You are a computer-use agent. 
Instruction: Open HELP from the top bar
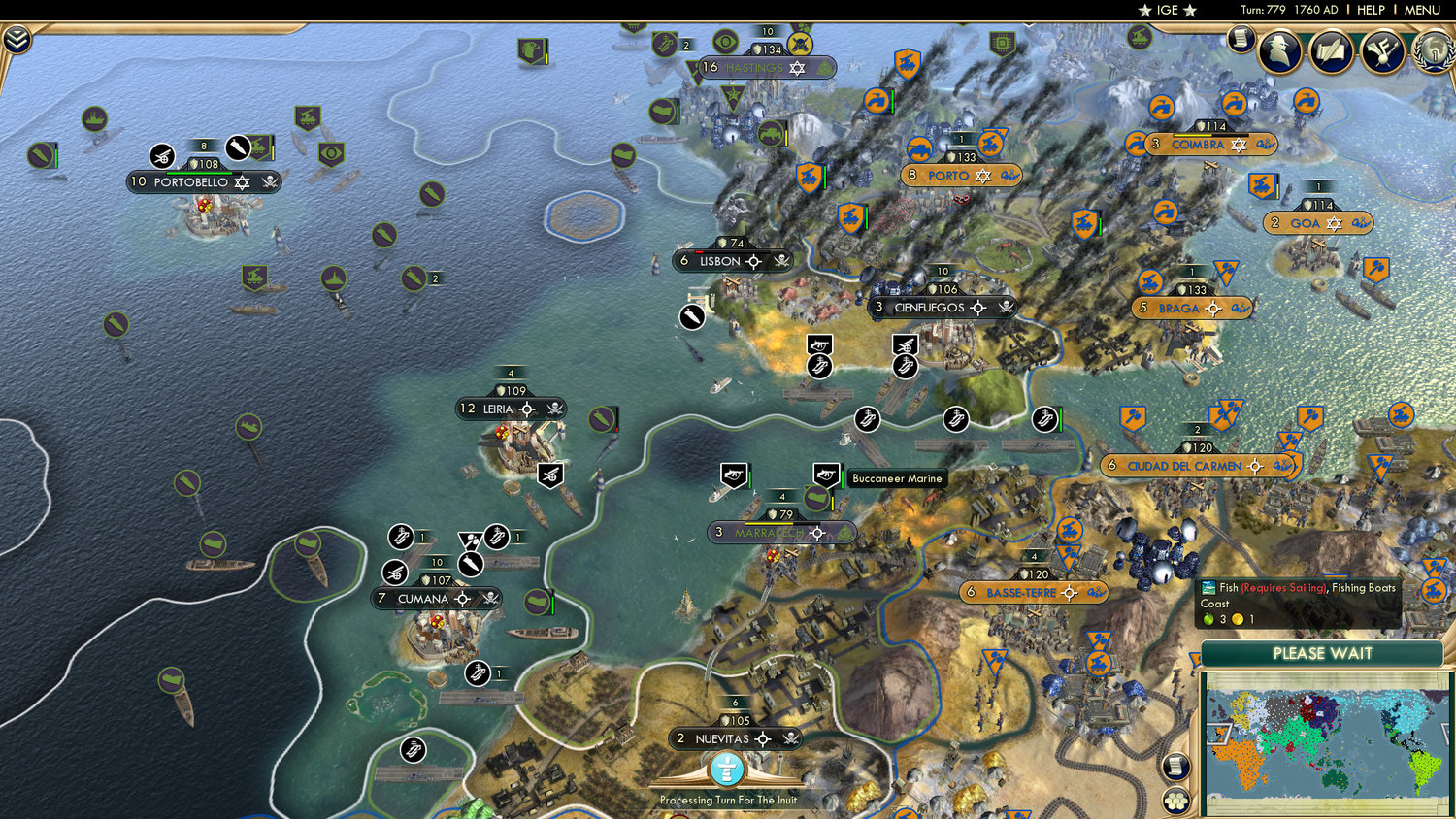pos(1372,10)
